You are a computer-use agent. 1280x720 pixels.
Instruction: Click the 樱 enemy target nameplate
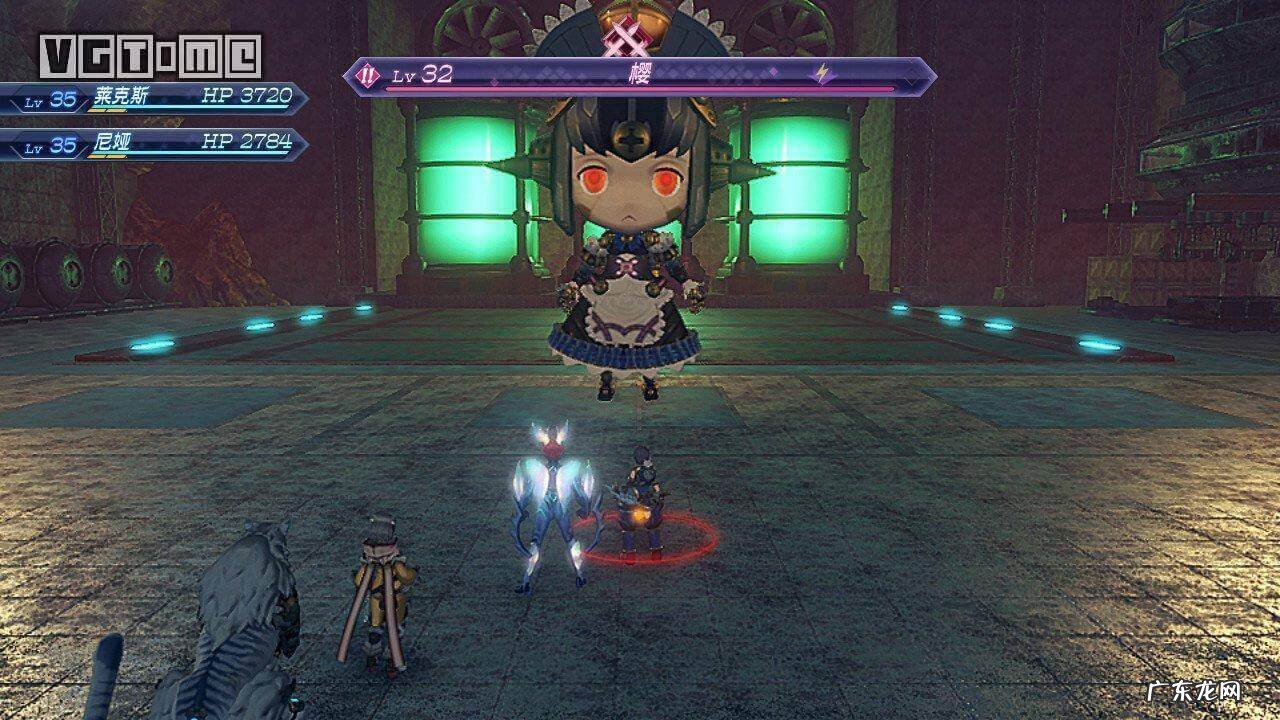tap(640, 76)
